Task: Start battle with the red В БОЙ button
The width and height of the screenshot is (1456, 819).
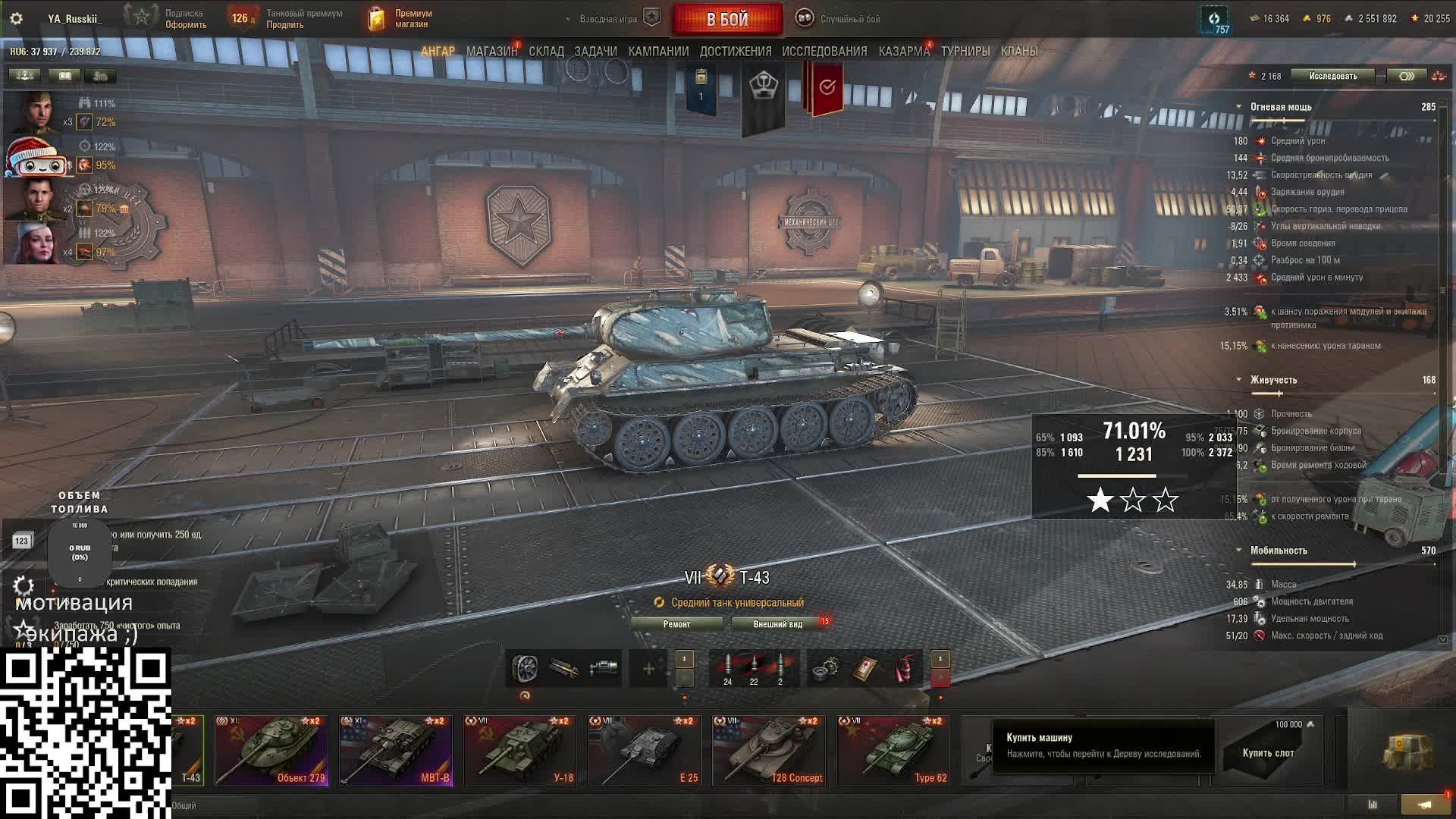Action: point(727,20)
